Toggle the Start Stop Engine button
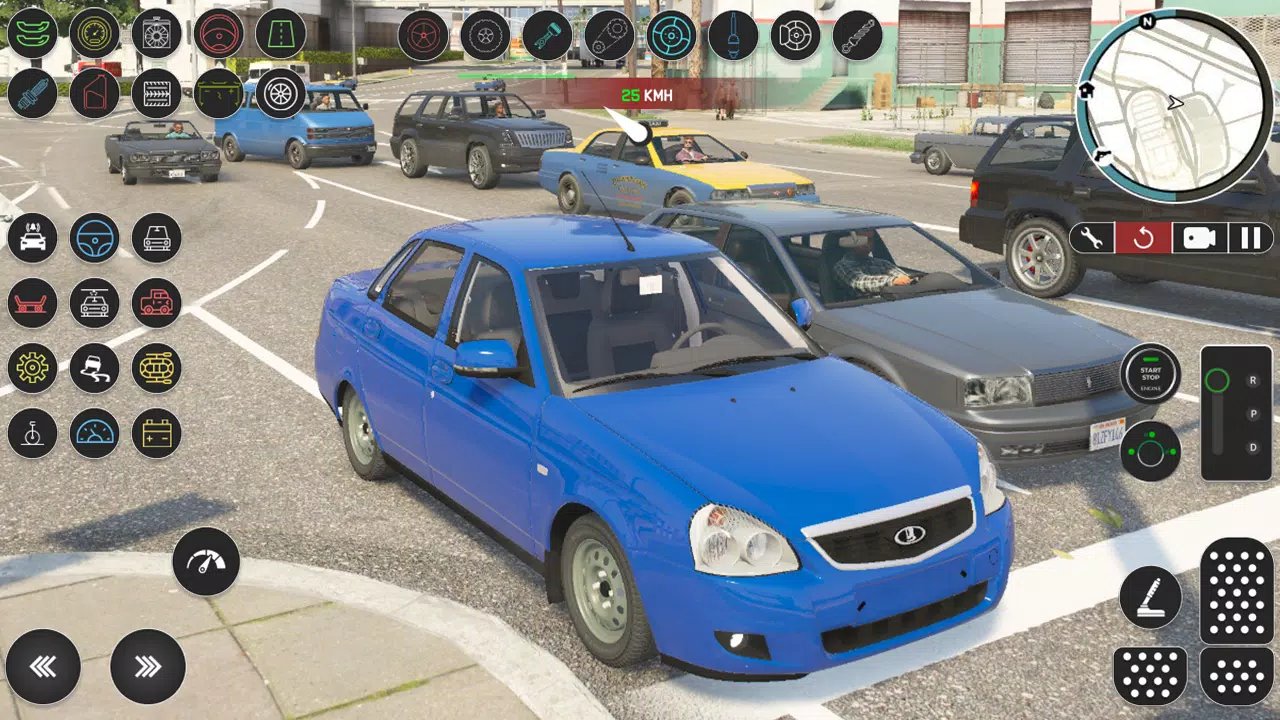 (1150, 374)
